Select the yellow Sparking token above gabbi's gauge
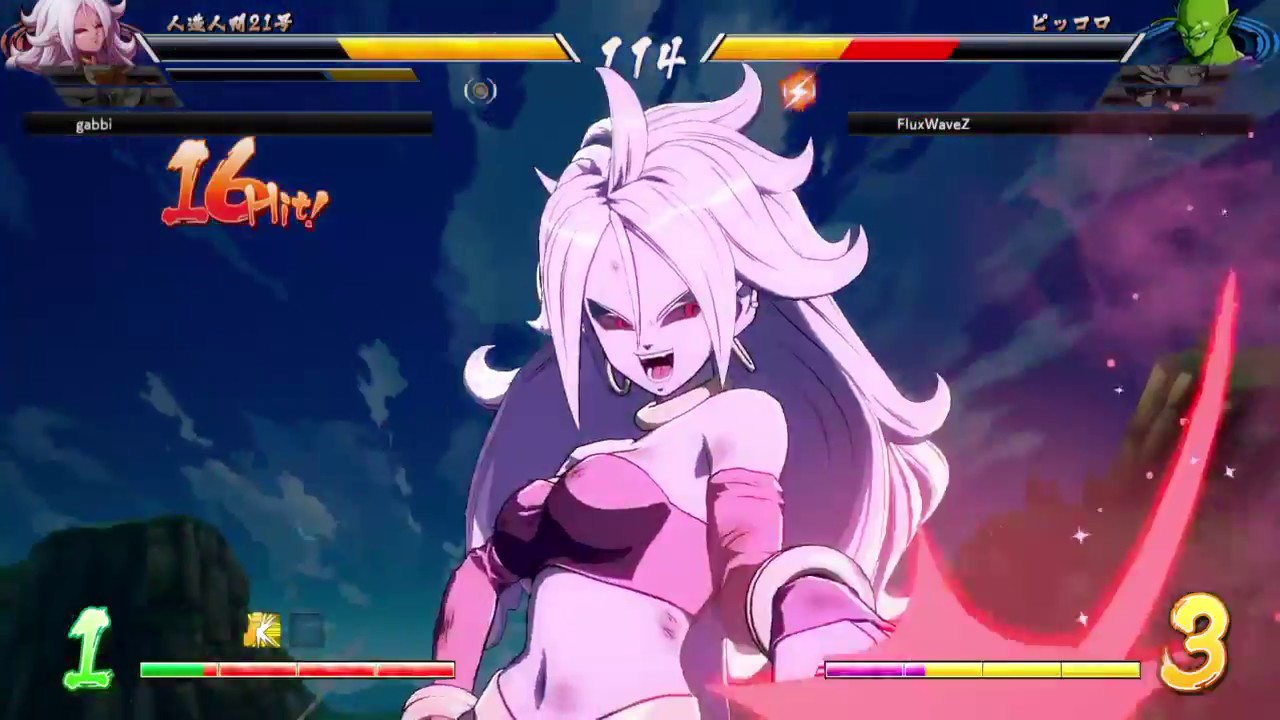Image resolution: width=1280 pixels, height=720 pixels. [262, 631]
